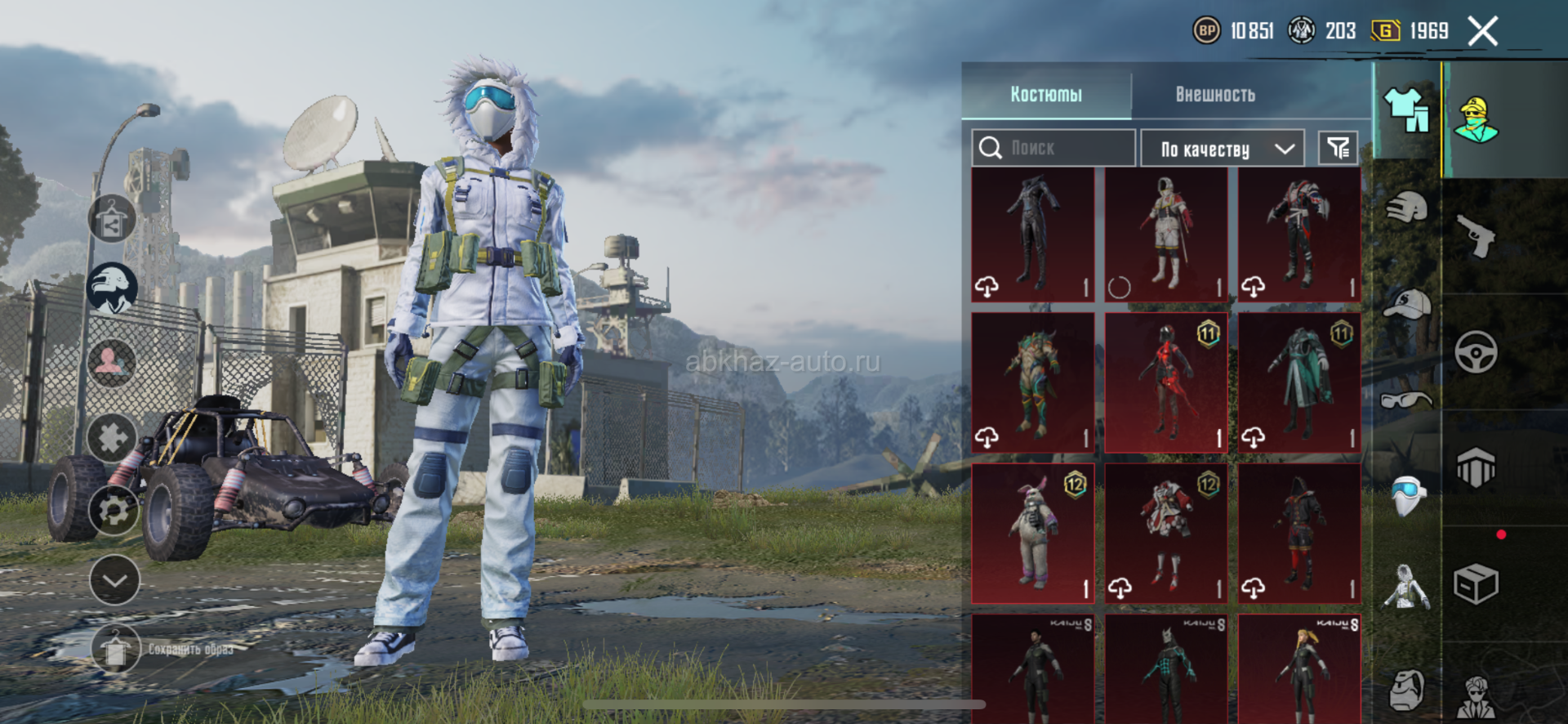1568x724 pixels.
Task: Close the inventory with the X button
Action: click(x=1482, y=32)
